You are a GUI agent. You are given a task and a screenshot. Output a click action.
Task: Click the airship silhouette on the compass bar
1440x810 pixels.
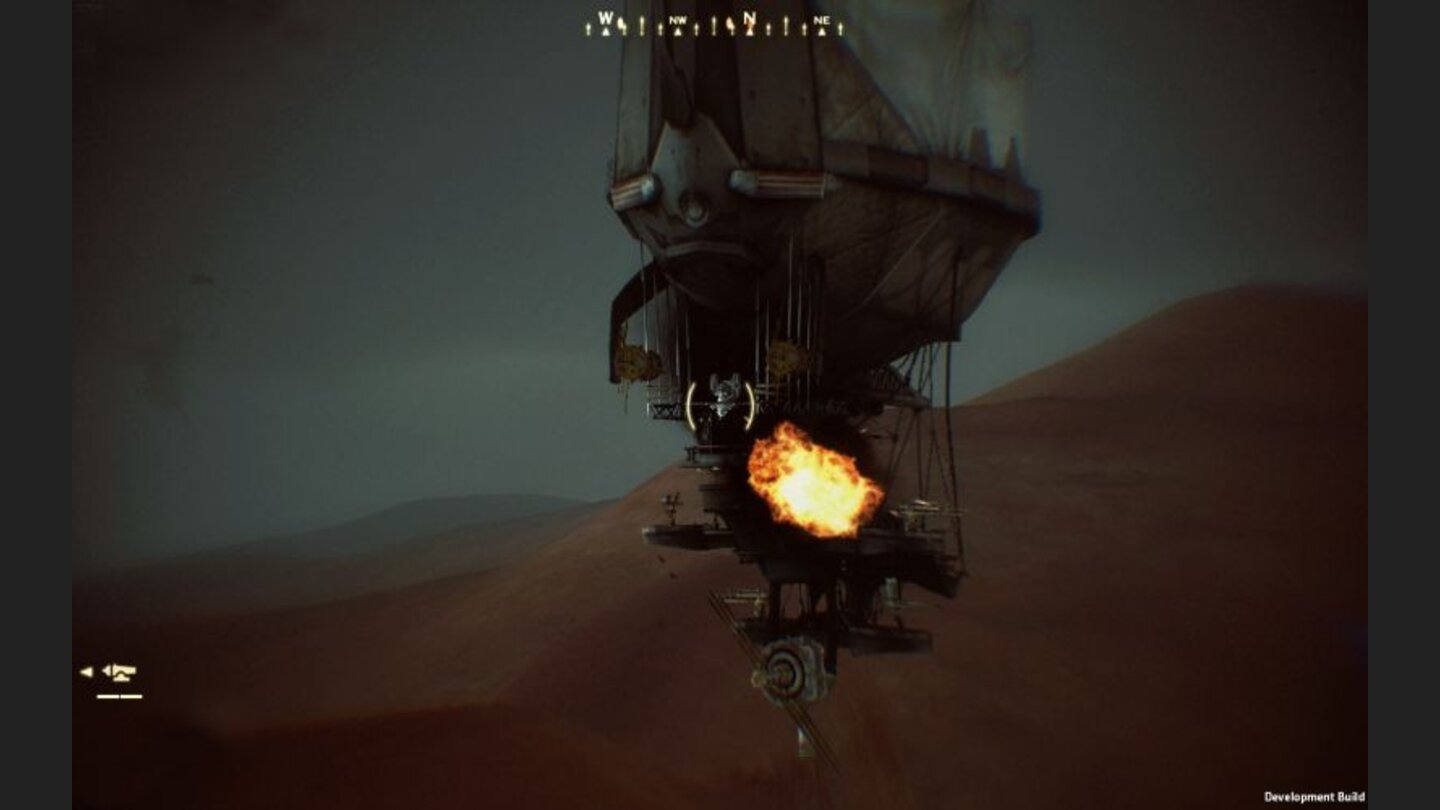[620, 23]
